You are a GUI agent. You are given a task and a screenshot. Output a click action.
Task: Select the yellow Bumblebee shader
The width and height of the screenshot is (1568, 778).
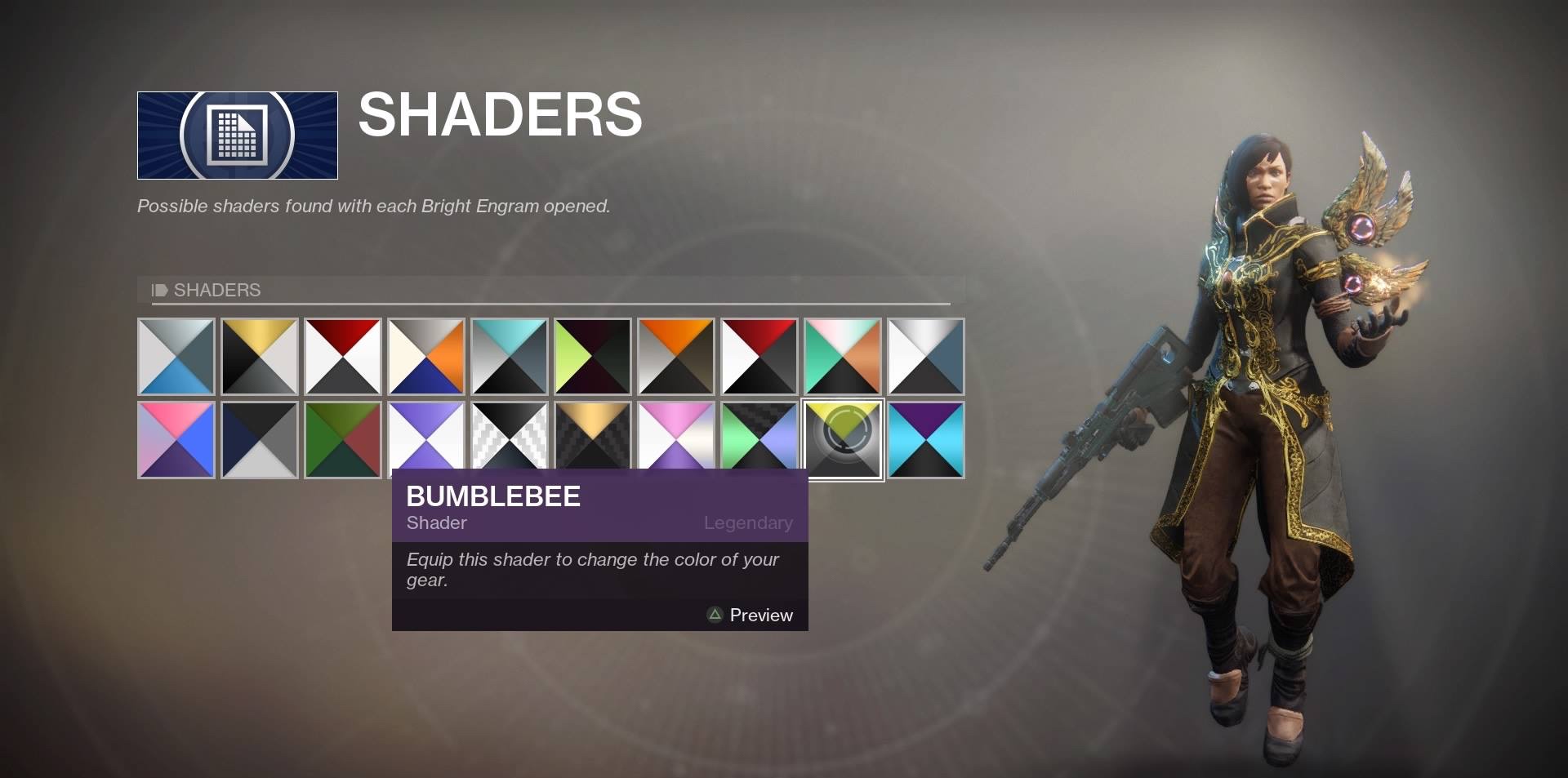tap(843, 439)
